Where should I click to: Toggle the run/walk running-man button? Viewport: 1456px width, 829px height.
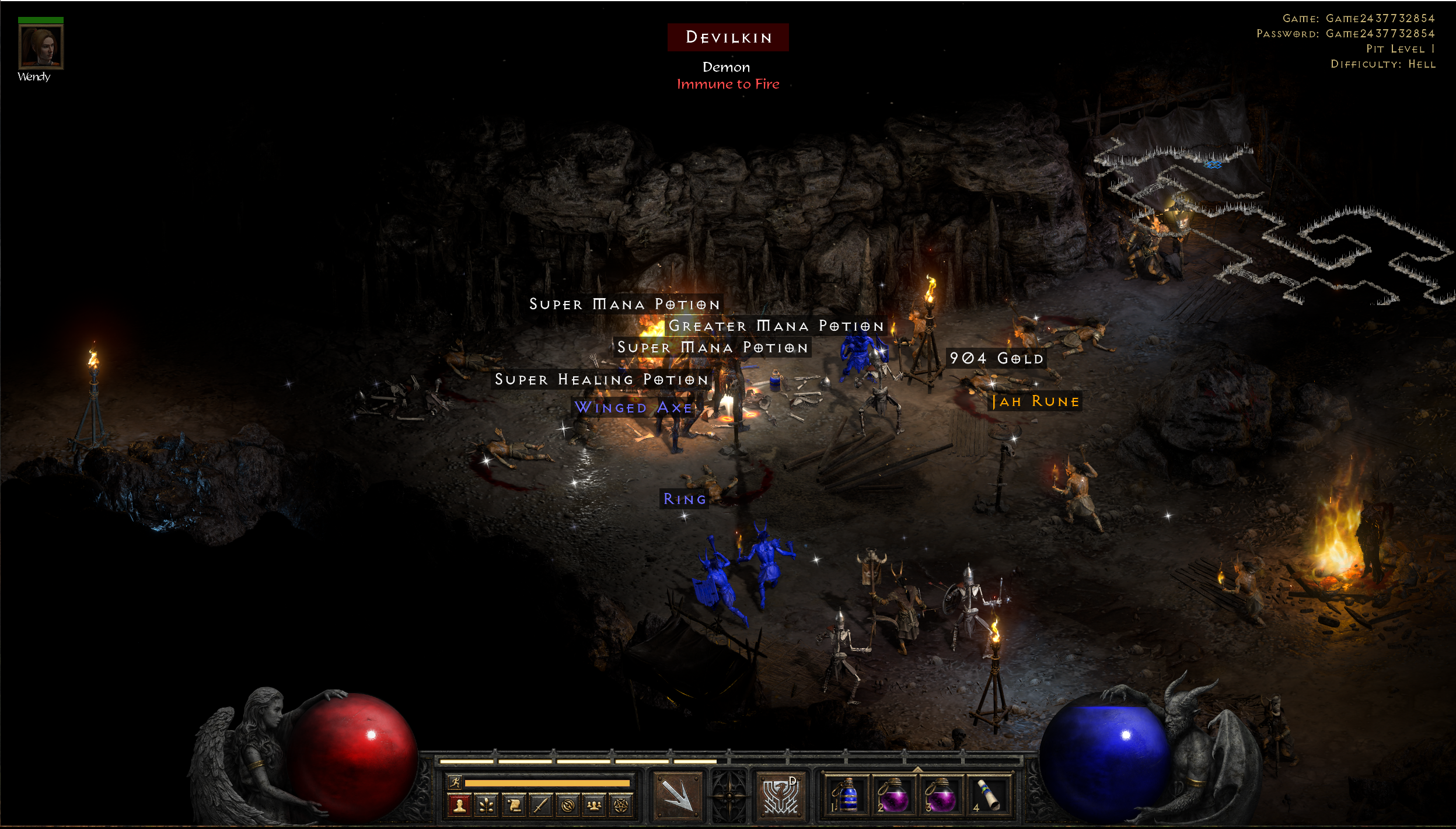[455, 782]
